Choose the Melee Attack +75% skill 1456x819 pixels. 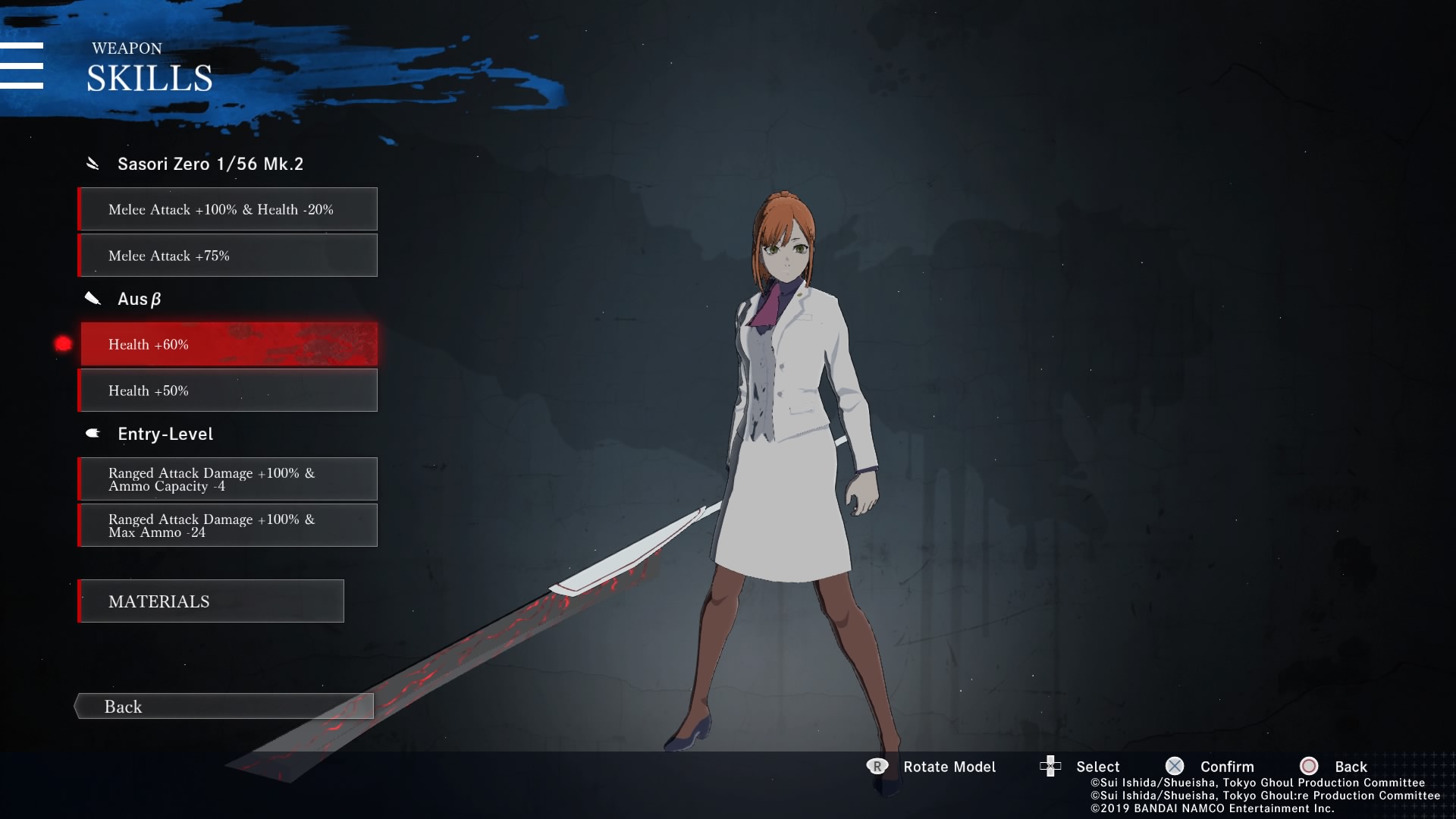point(227,256)
